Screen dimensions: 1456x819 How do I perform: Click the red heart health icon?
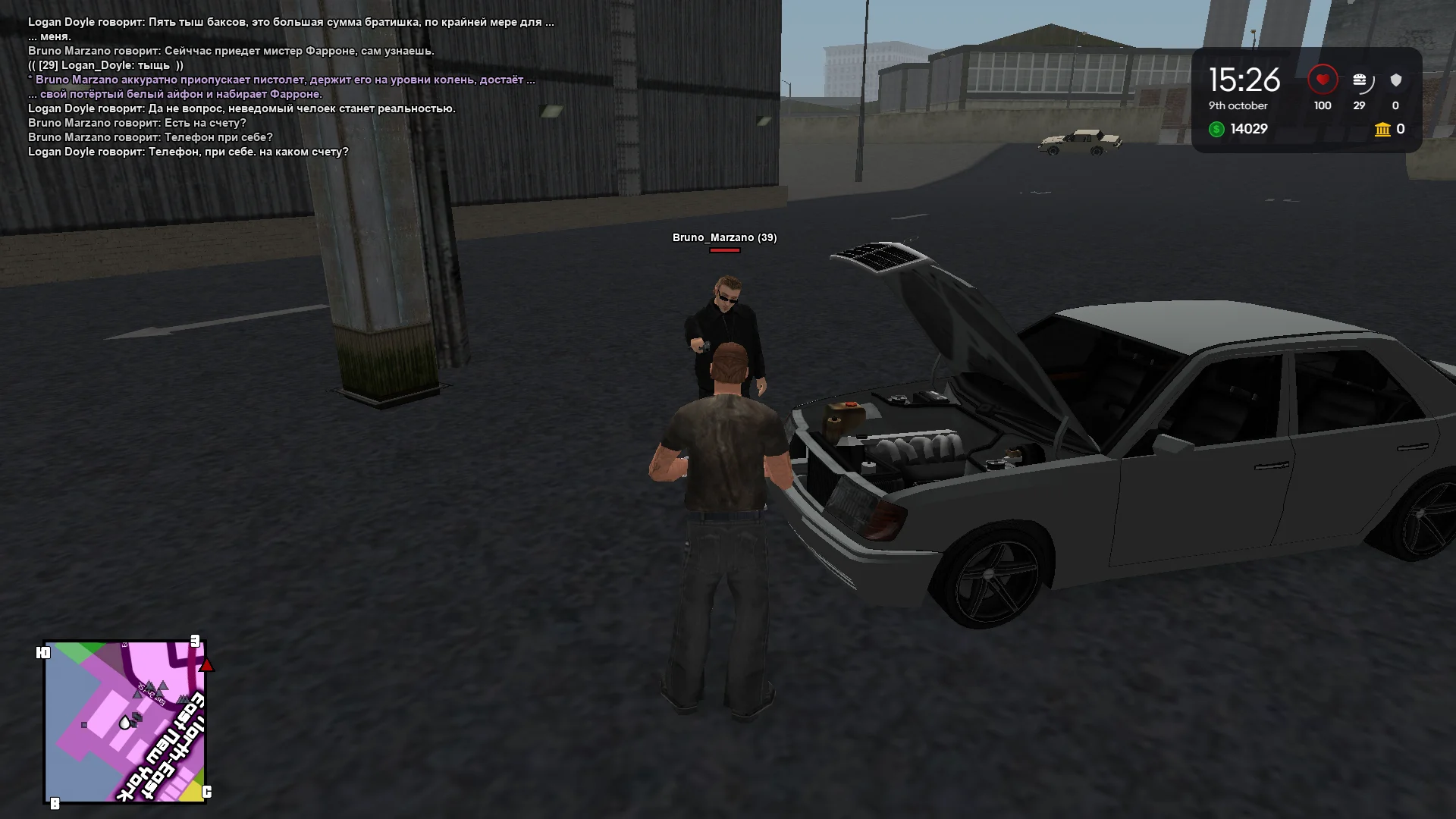[x=1323, y=78]
